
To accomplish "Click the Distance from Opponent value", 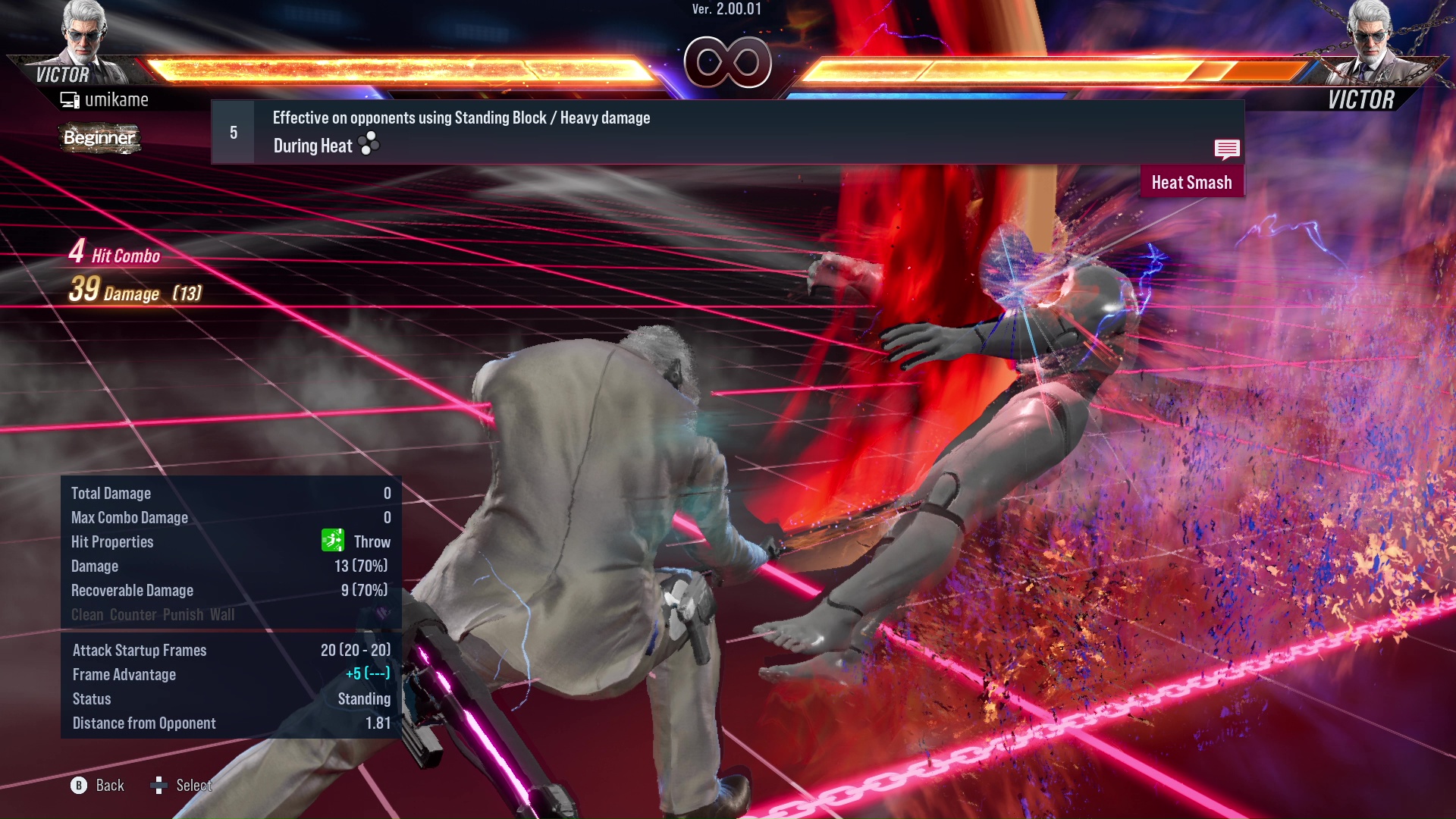I will [x=379, y=723].
